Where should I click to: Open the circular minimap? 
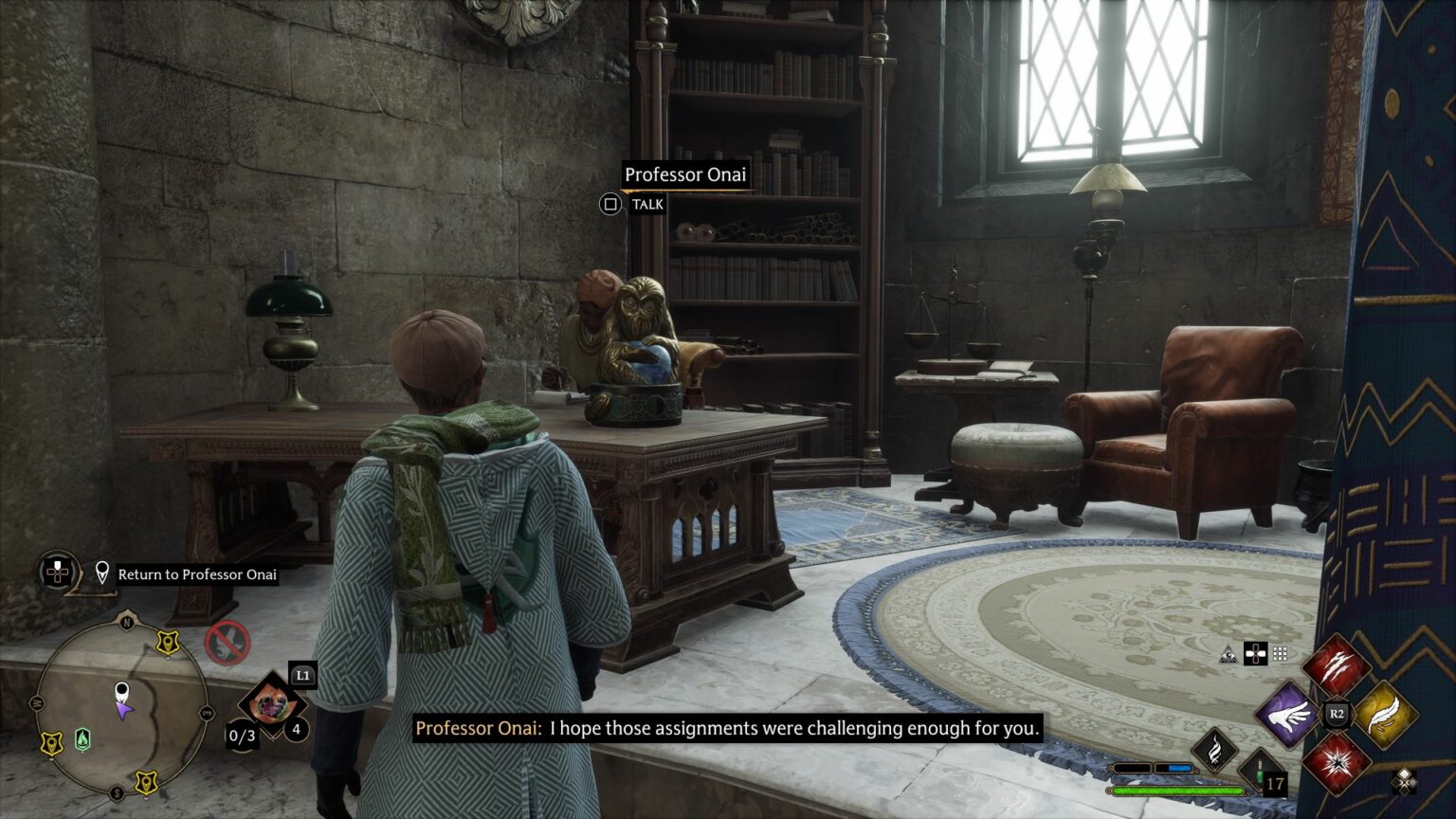coord(120,710)
